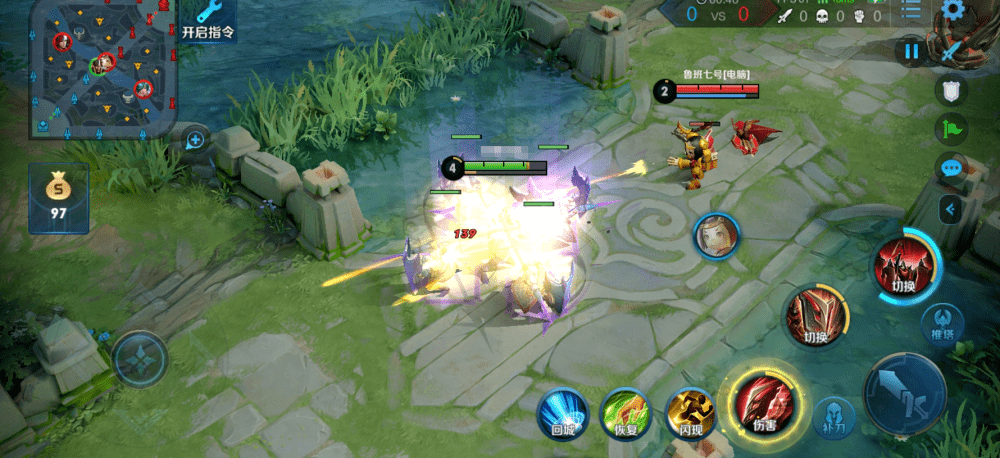1000x458 pixels.
Task: Tap the blue four-point star button
Action: click(x=139, y=358)
